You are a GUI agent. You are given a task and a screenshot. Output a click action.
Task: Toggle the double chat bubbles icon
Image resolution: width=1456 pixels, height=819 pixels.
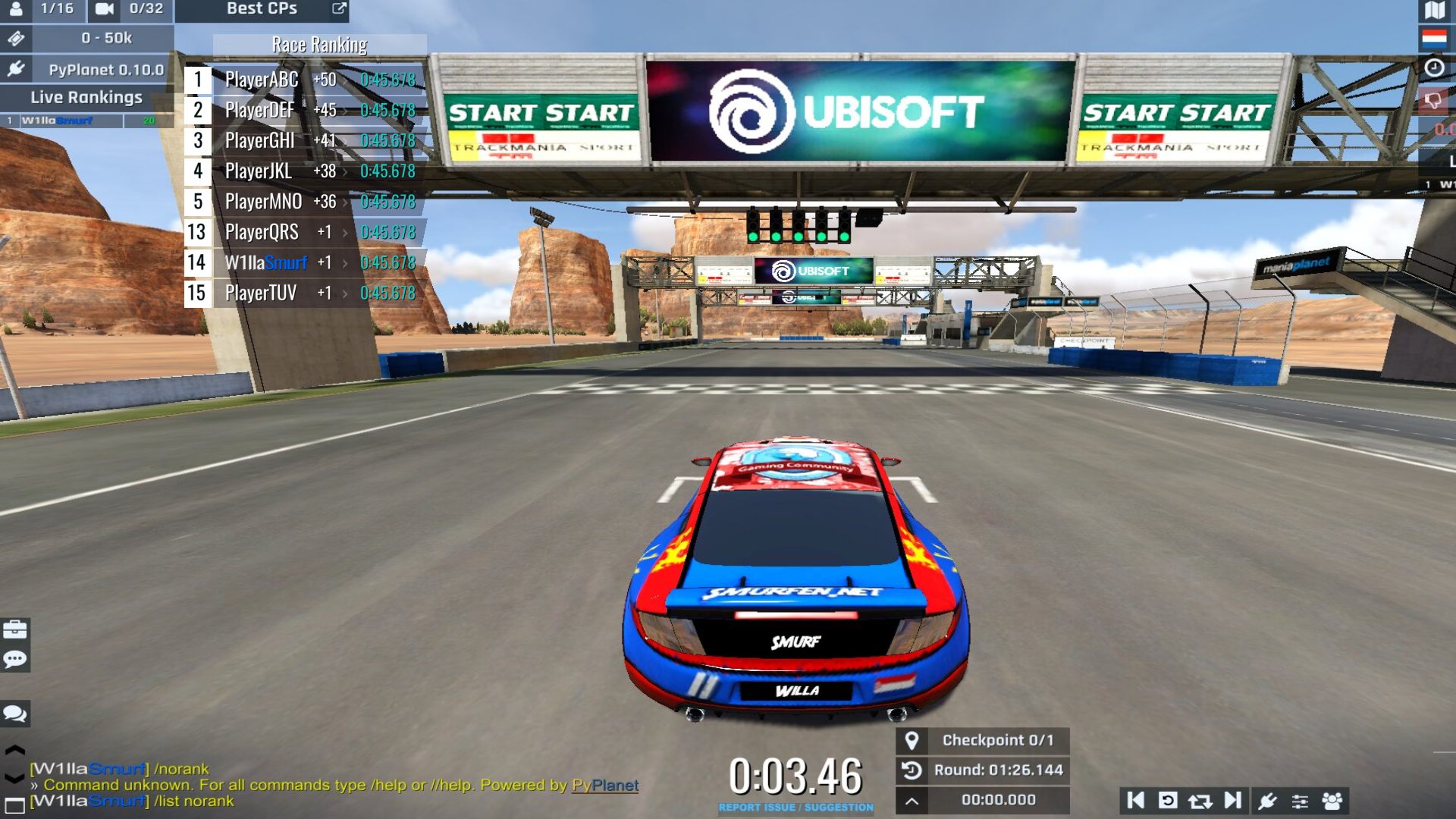pos(15,714)
